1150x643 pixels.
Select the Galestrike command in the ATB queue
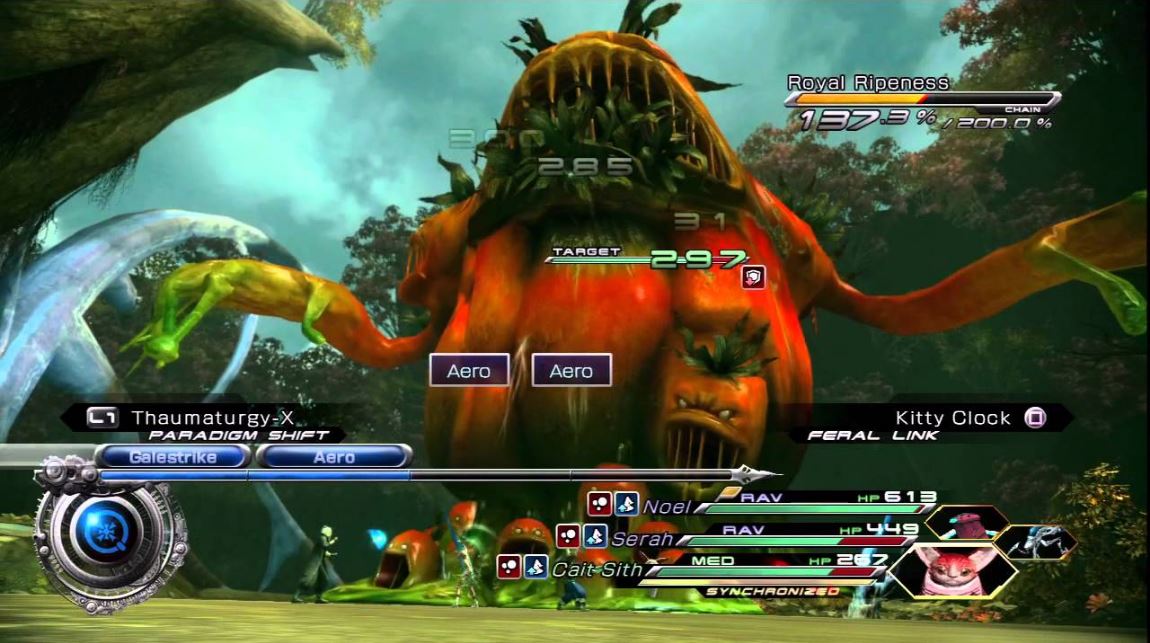tap(173, 457)
